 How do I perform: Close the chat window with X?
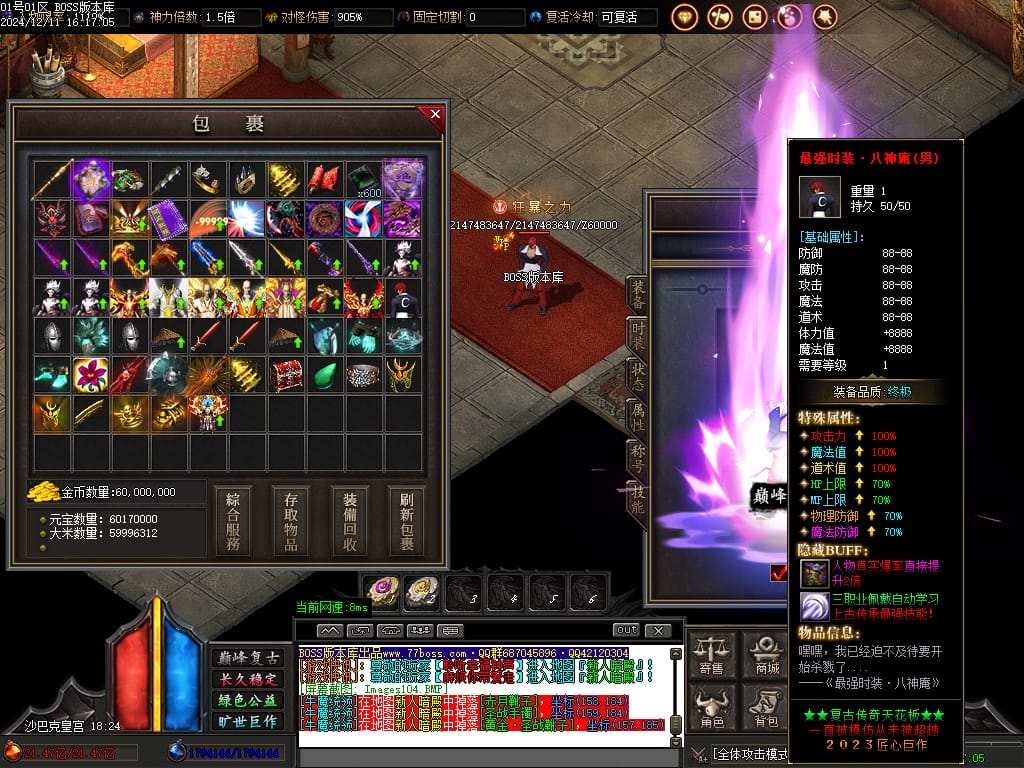tap(657, 630)
